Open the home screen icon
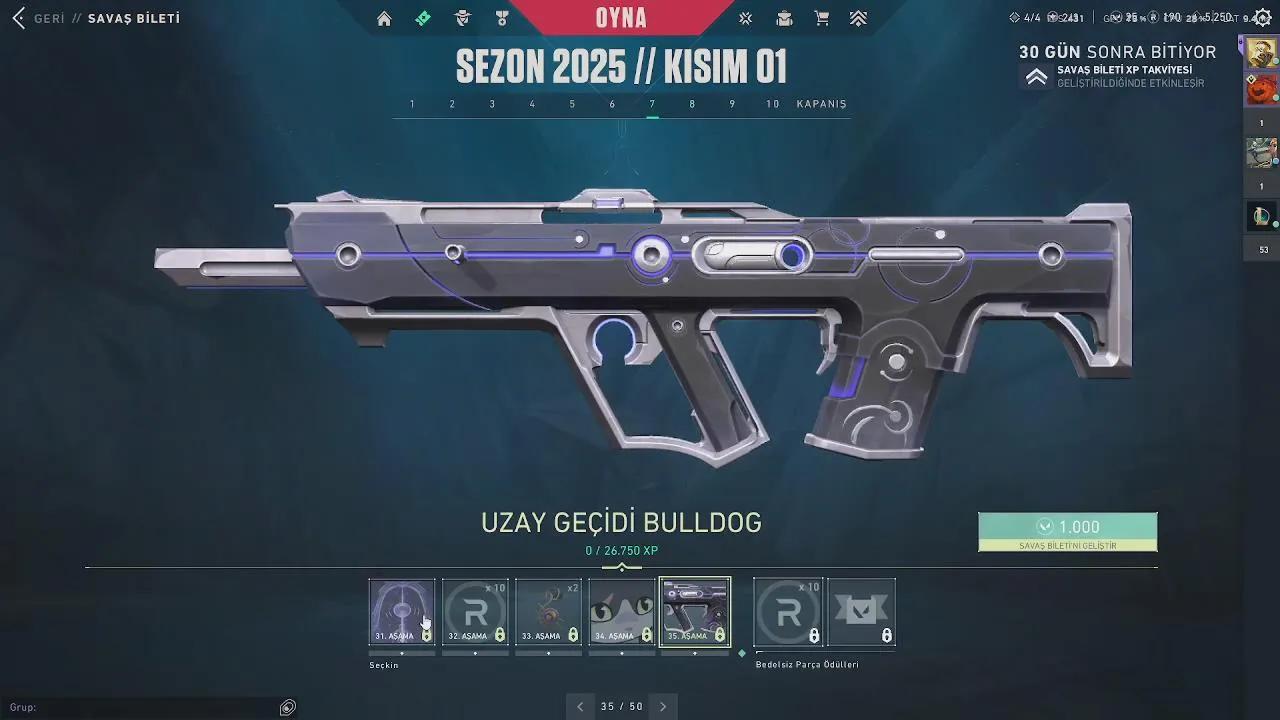The height and width of the screenshot is (720, 1280). (384, 18)
